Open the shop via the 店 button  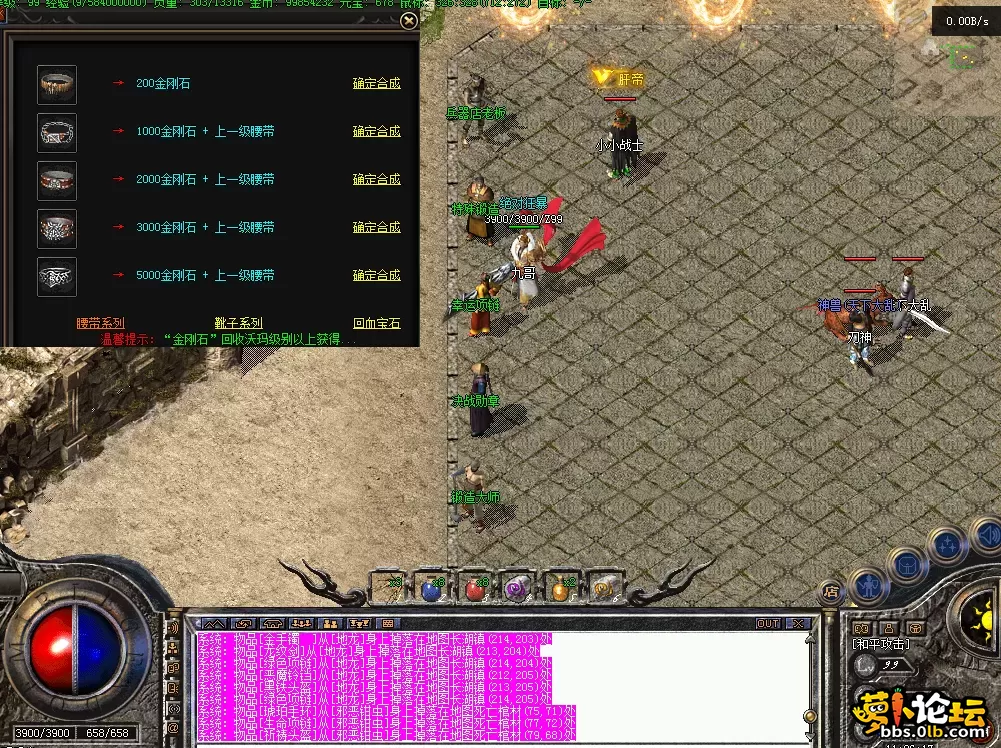pos(829,591)
